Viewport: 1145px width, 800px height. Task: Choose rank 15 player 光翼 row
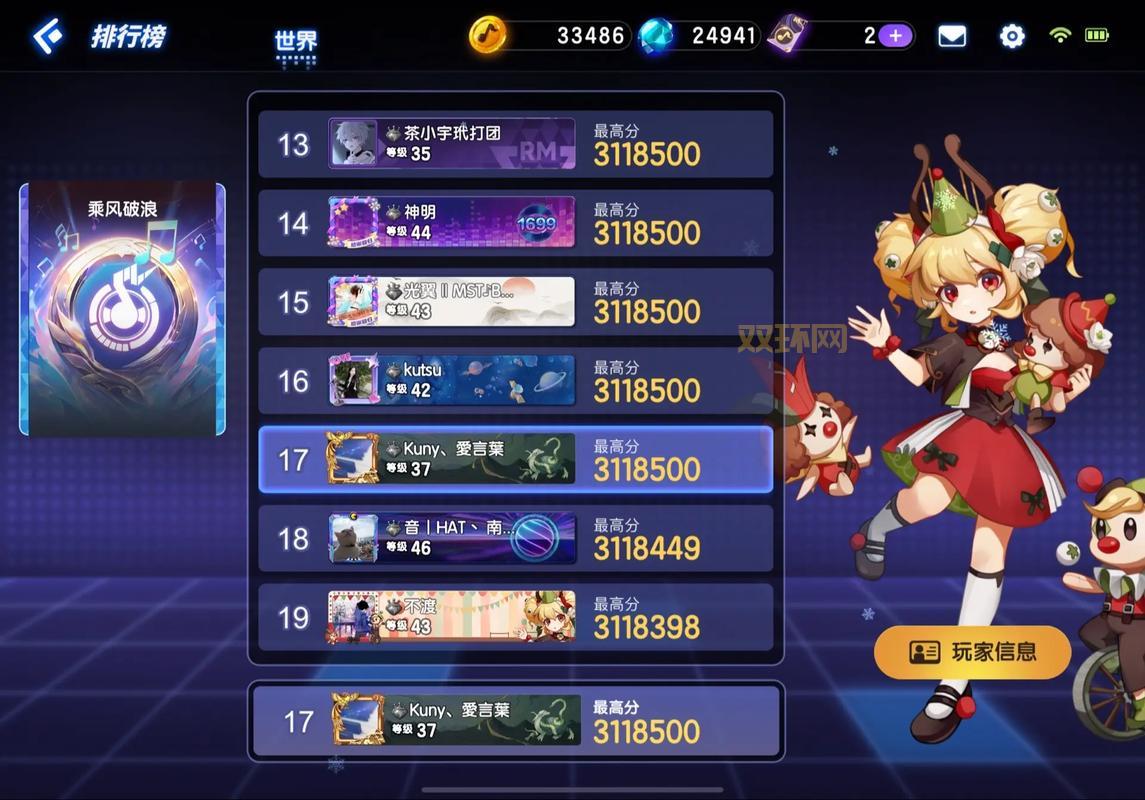pyautogui.click(x=515, y=302)
